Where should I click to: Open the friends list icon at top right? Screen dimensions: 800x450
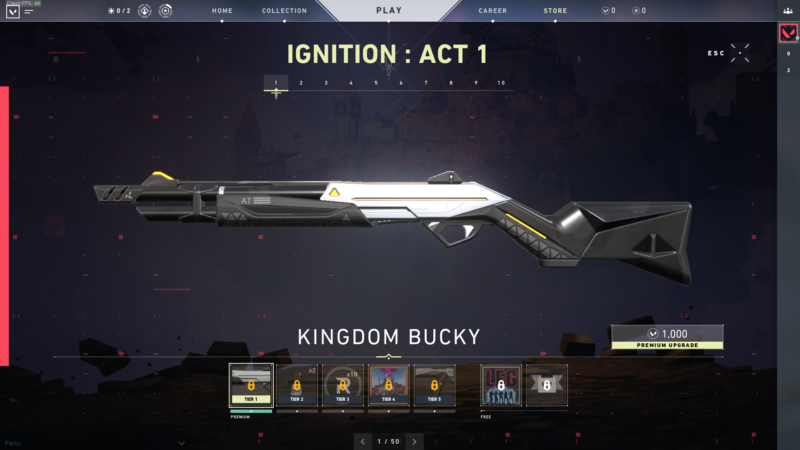coord(788,11)
